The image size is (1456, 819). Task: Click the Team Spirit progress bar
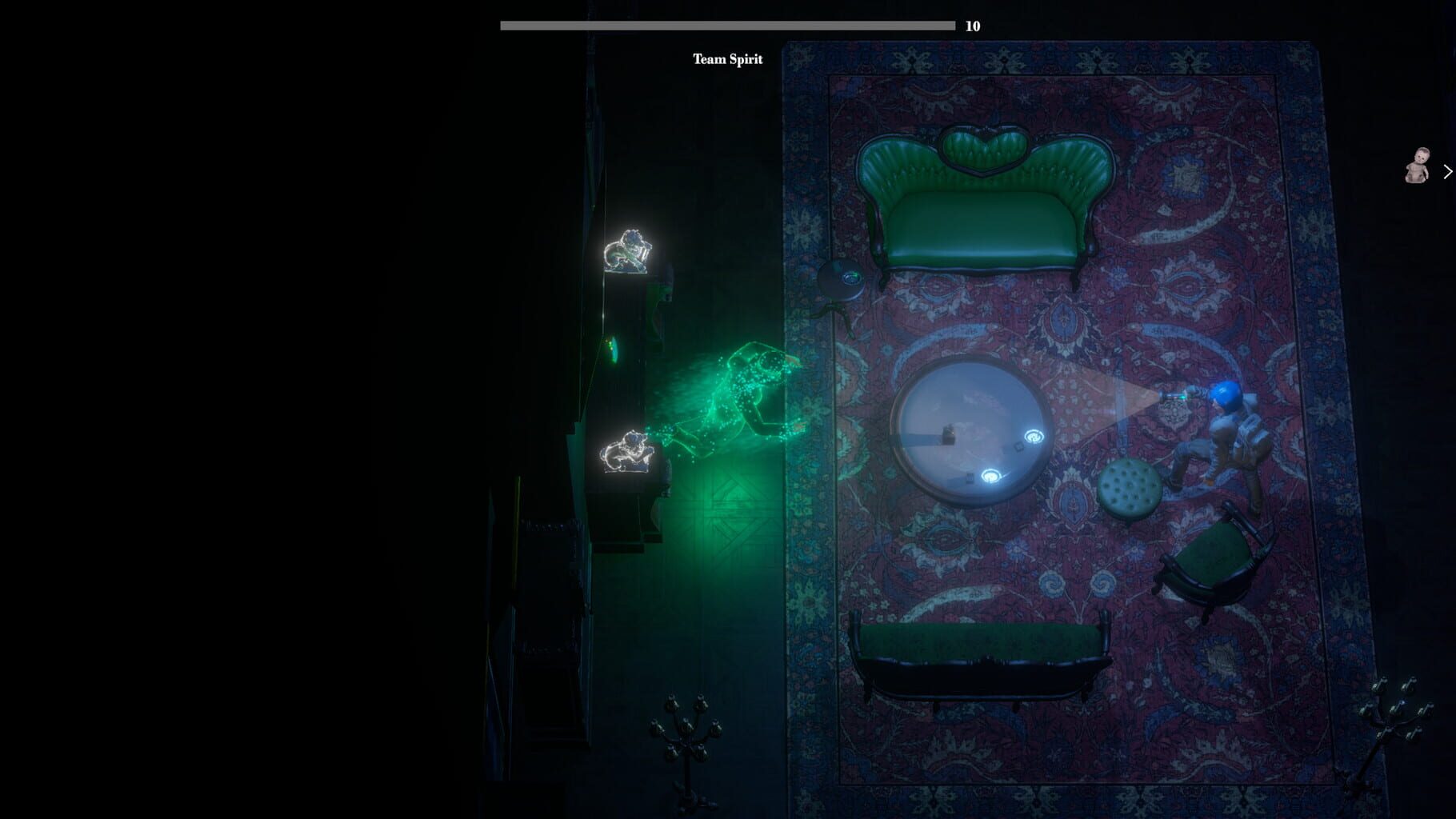728,24
